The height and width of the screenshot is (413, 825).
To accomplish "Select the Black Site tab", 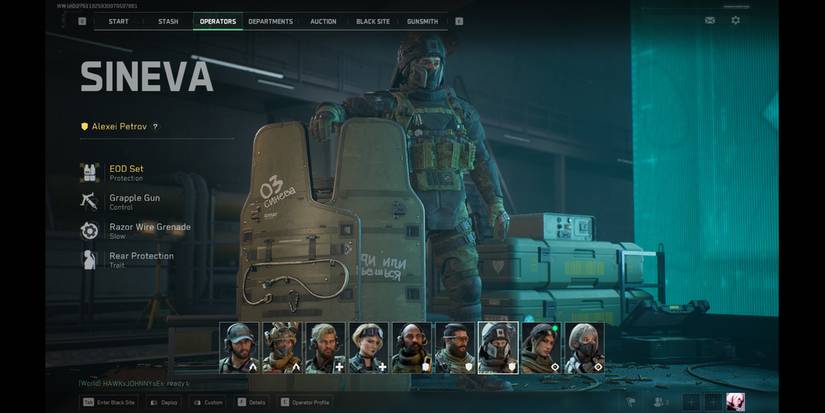I will (x=373, y=21).
